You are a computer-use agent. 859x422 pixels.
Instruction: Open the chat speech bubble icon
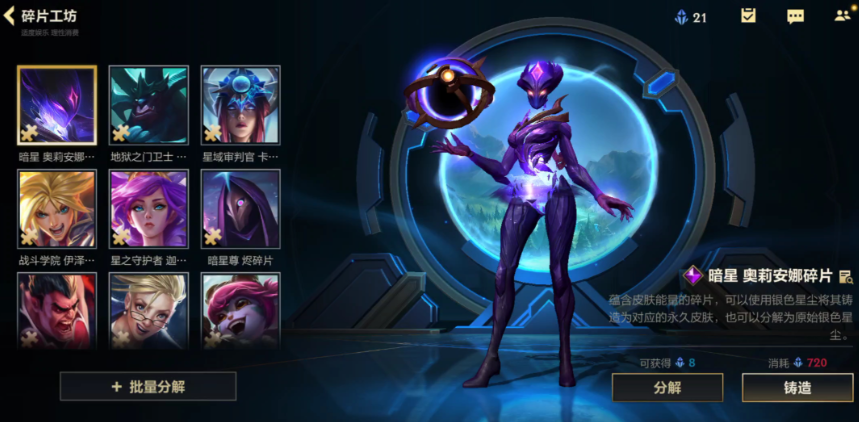click(x=795, y=16)
